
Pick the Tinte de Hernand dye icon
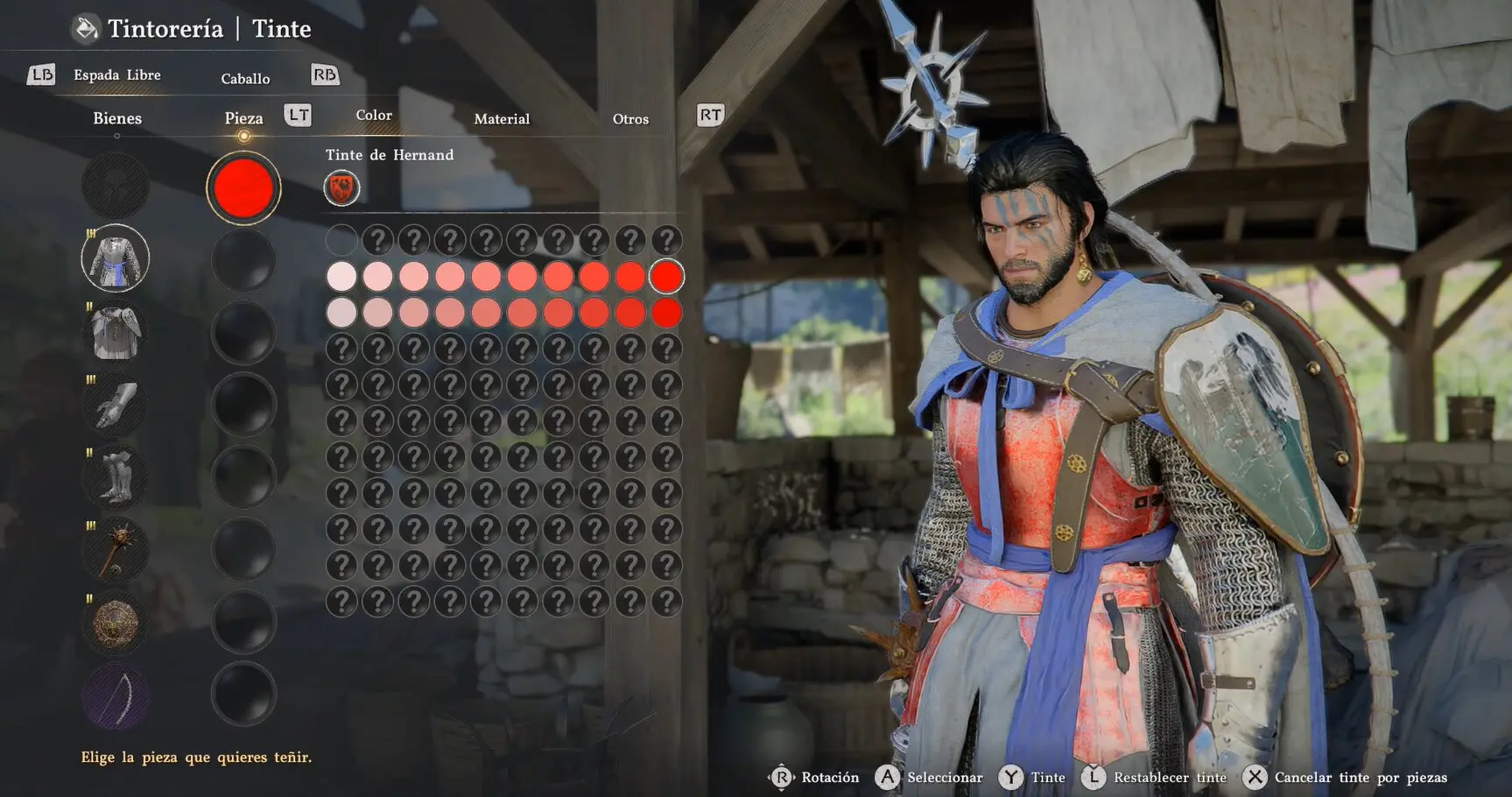(341, 188)
